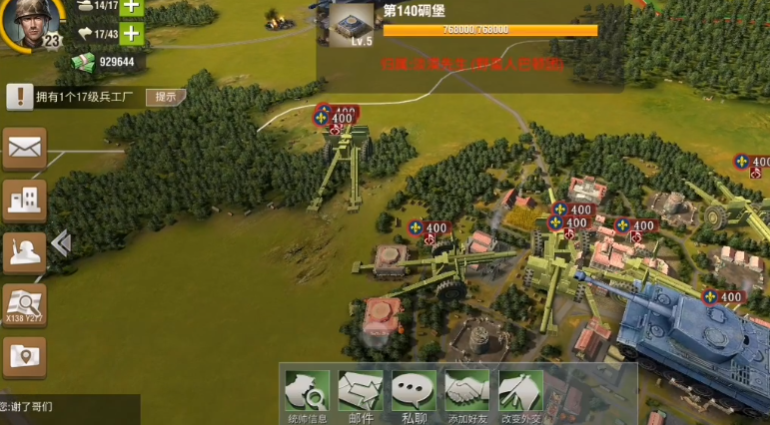The image size is (770, 425).
Task: Open the map pin bookmarks icon
Action: click(24, 356)
